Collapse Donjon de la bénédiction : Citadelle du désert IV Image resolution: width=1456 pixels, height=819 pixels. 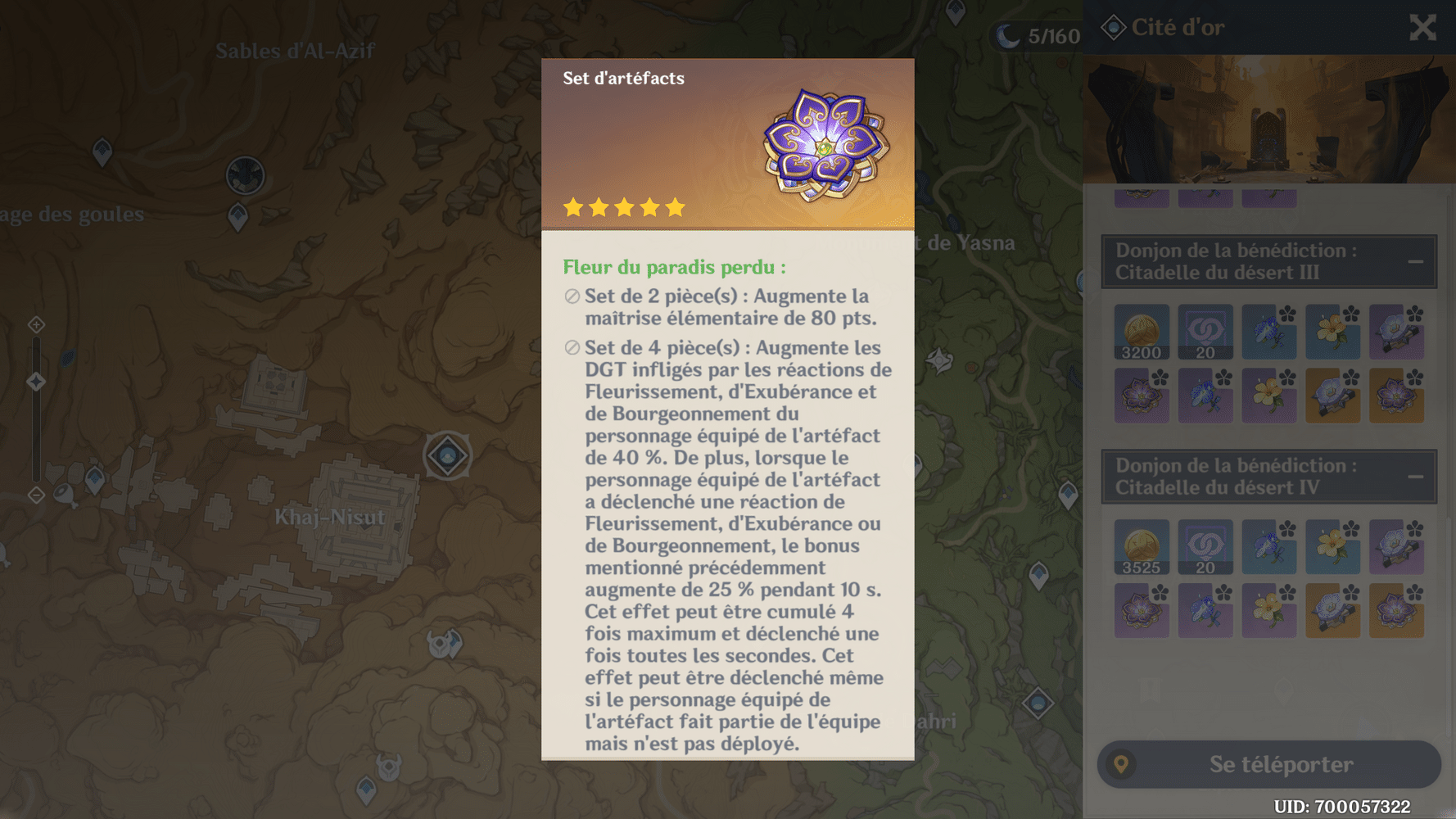[1416, 475]
